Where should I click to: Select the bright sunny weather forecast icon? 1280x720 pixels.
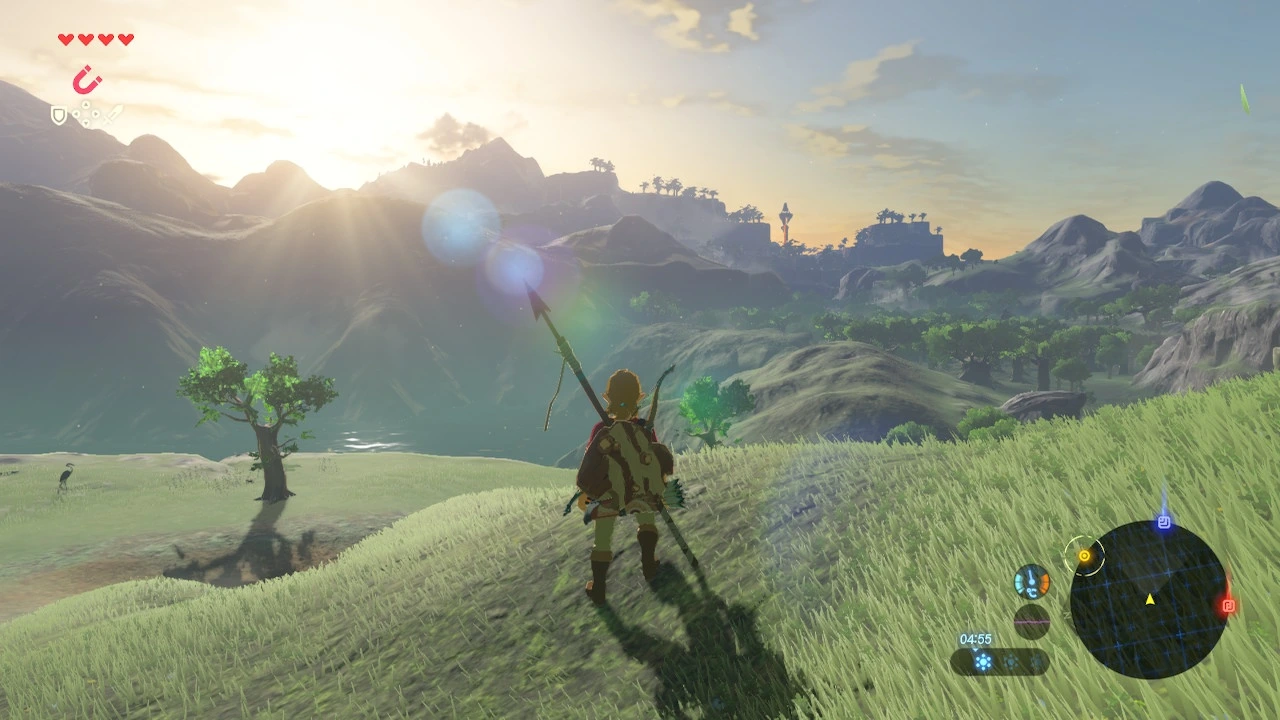point(983,661)
